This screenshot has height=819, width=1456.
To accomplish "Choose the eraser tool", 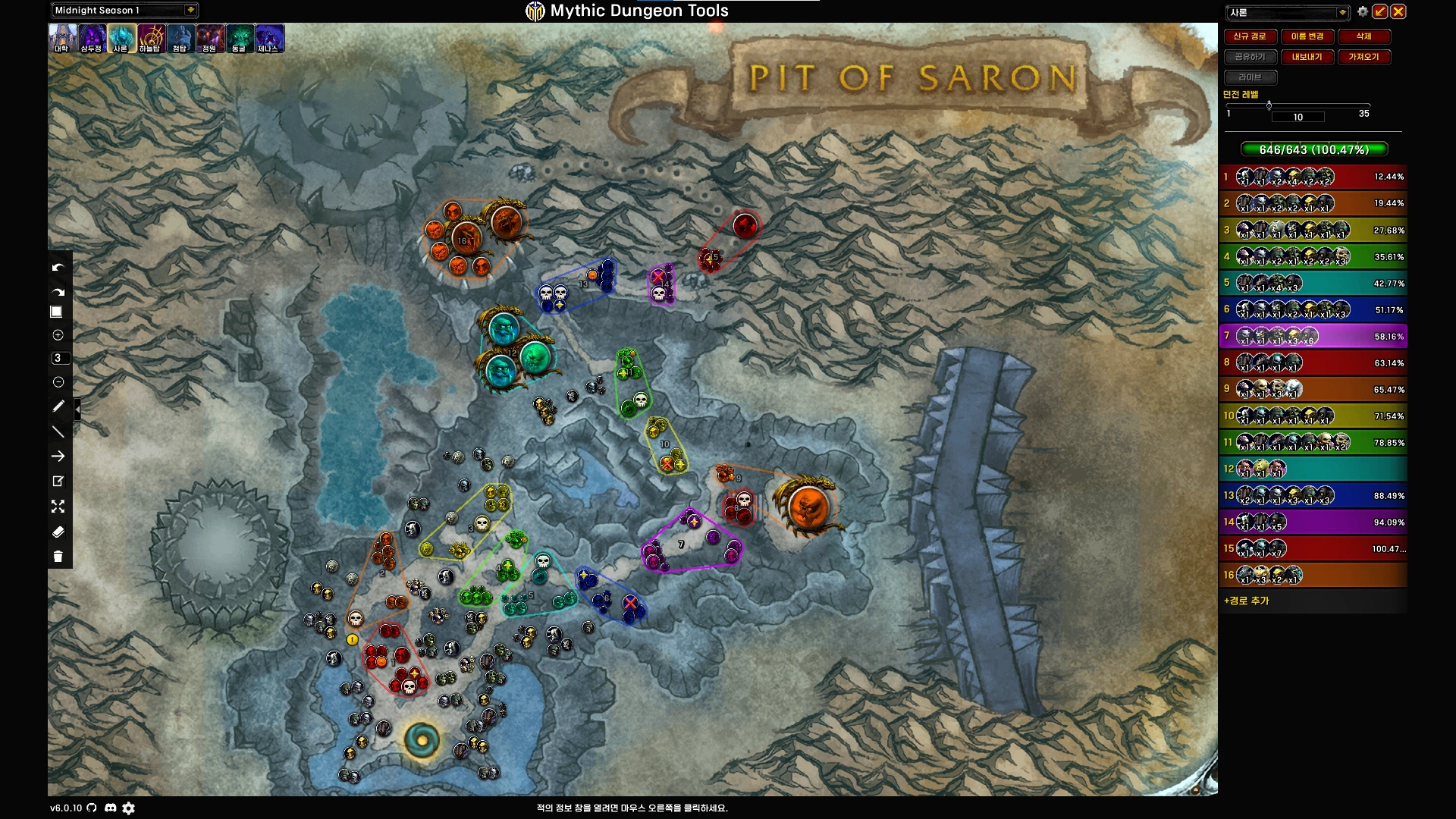I will coord(58,532).
